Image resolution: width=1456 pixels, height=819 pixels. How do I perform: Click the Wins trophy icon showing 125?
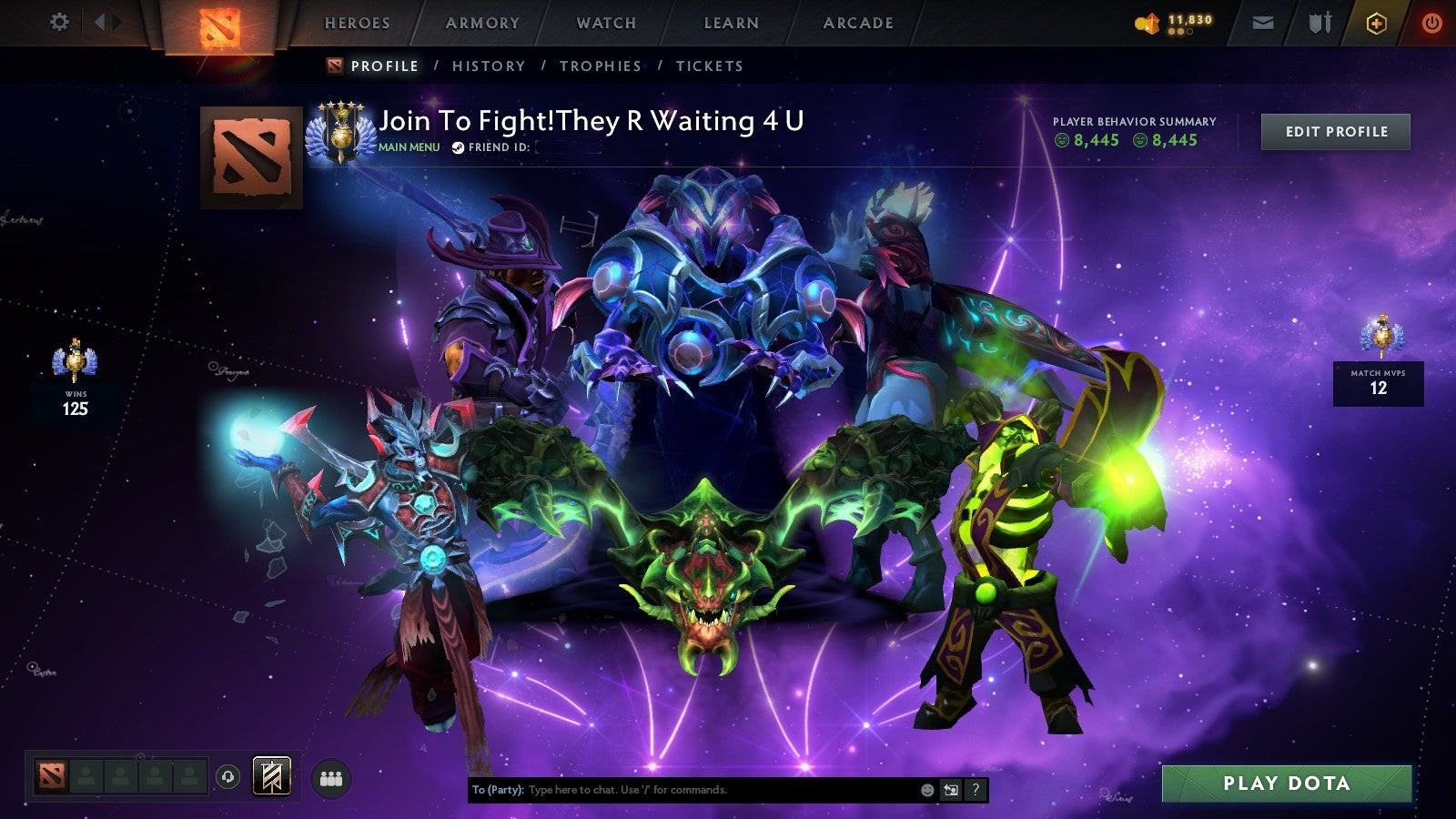point(75,357)
